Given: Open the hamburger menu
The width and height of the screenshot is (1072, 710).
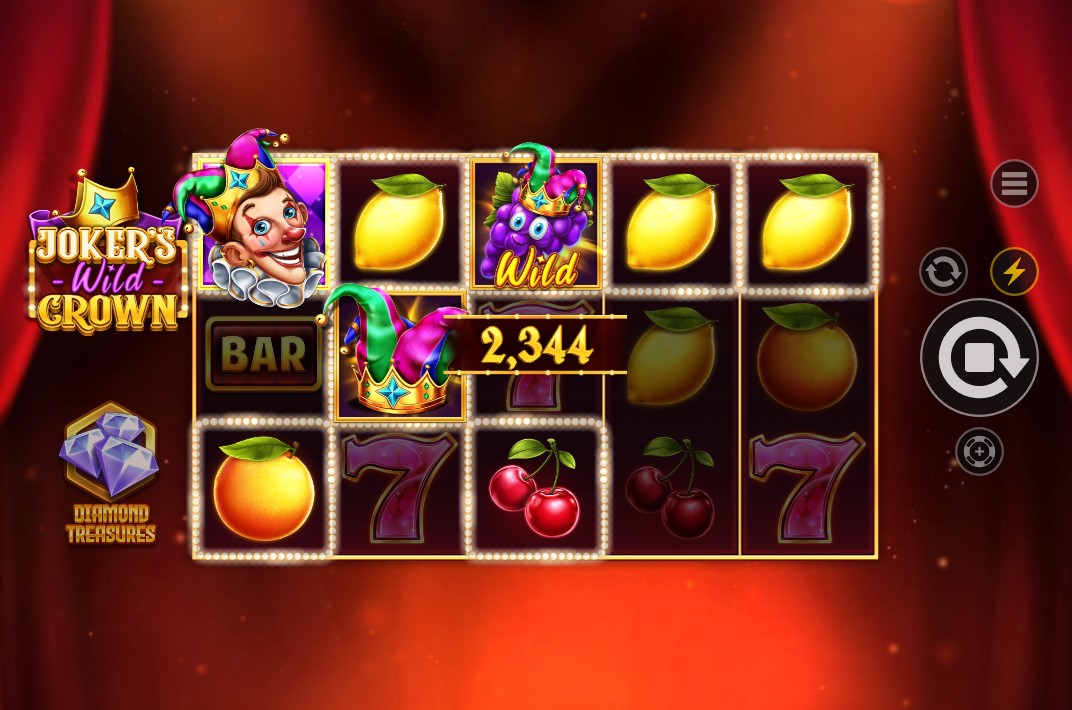Looking at the screenshot, I should click(x=1014, y=184).
